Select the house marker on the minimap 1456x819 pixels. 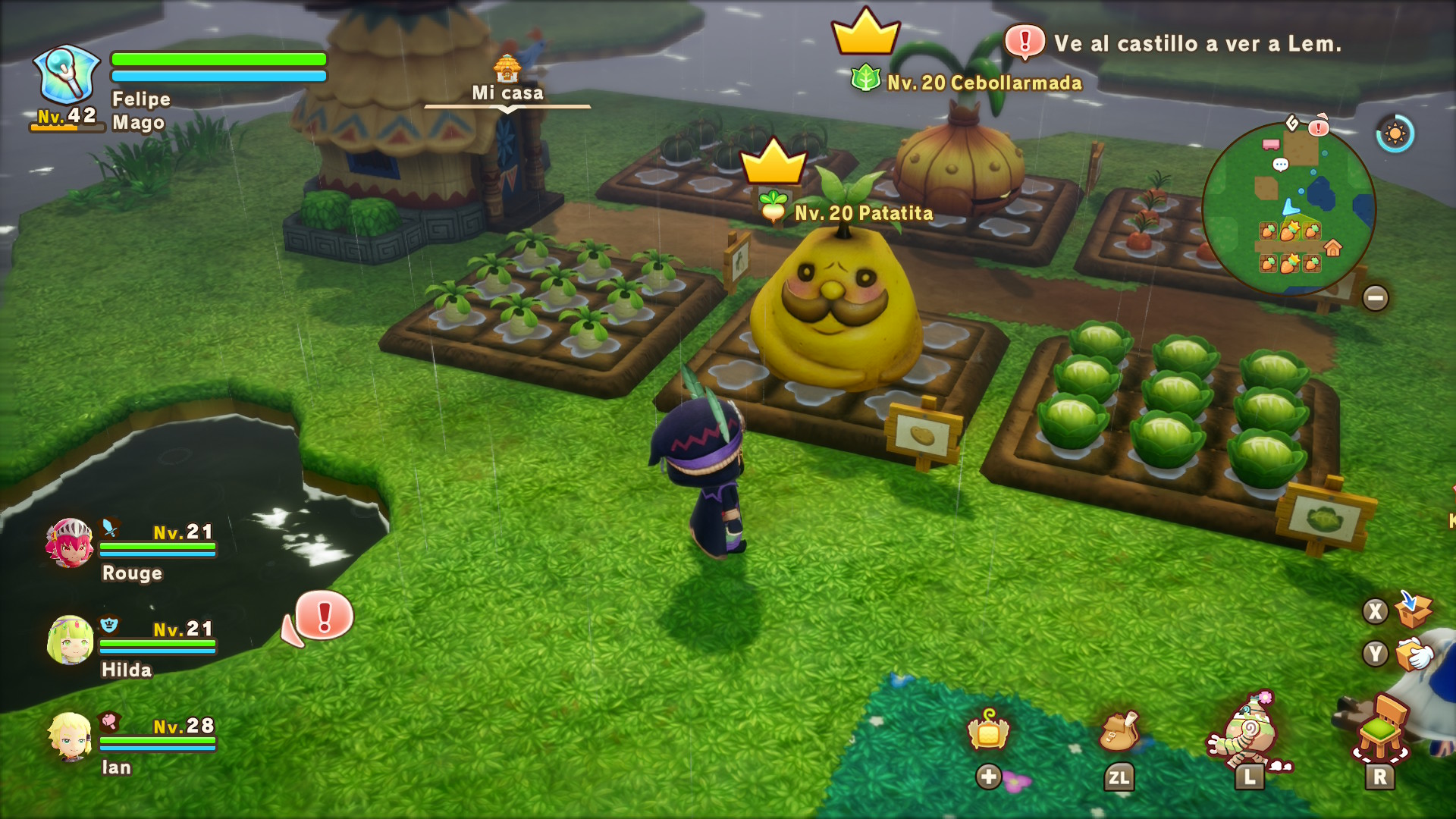(x=1332, y=248)
